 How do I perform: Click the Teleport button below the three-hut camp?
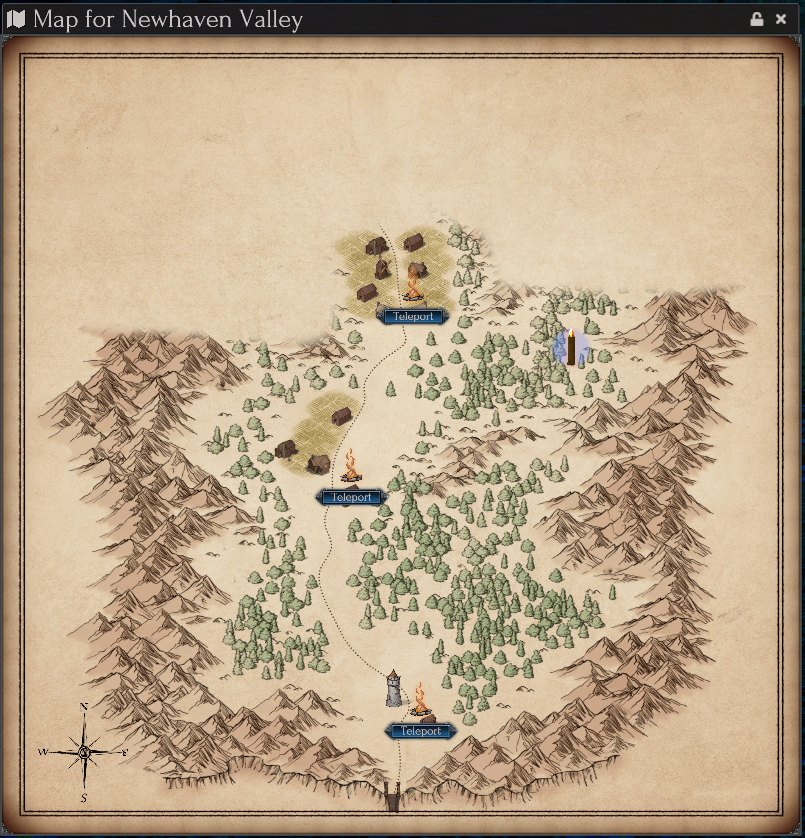point(351,497)
